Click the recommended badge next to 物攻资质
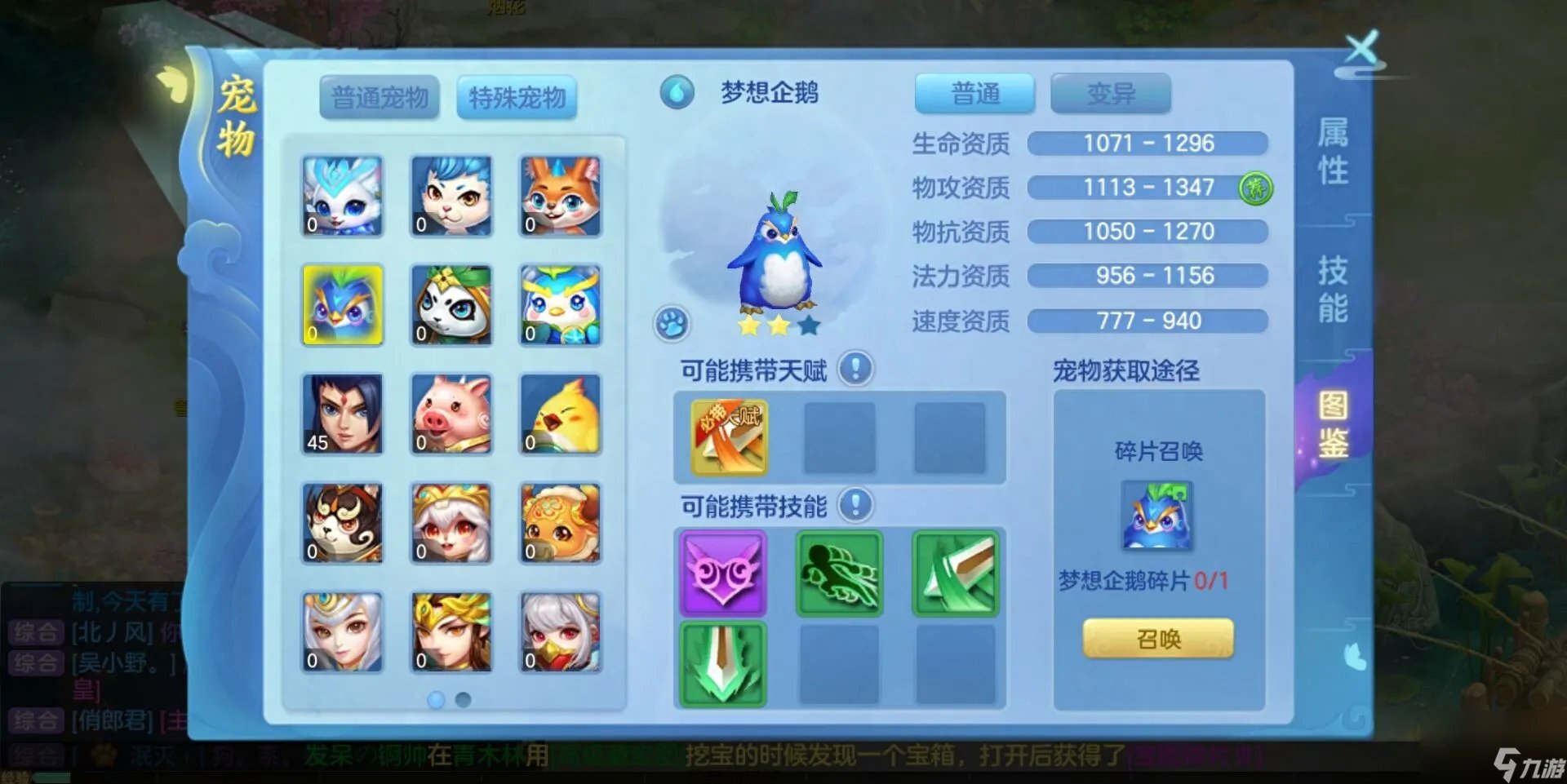The image size is (1567, 784). point(1256,187)
